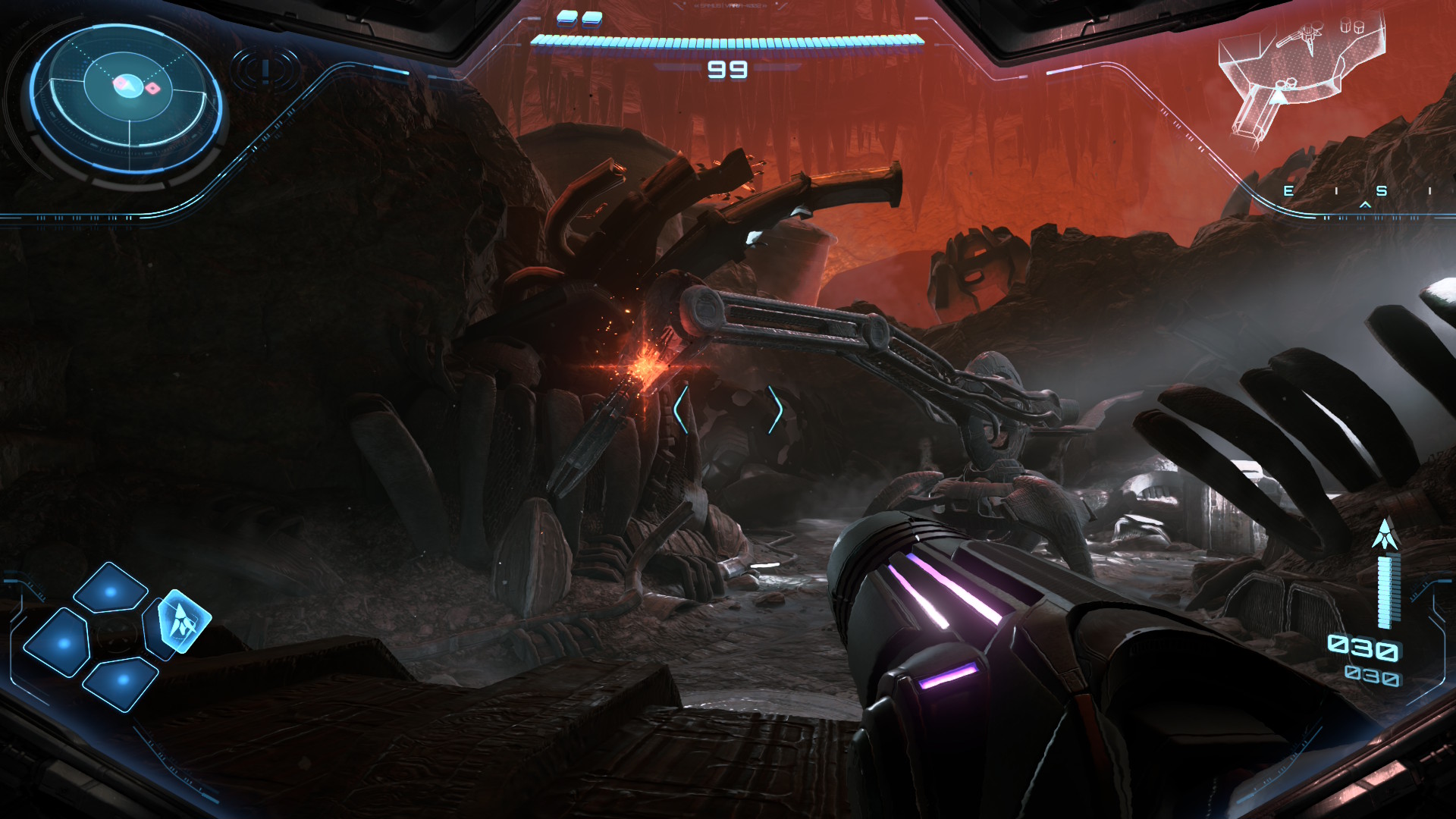Select the highlighted ability icon in the selector
This screenshot has height=819, width=1456.
[183, 622]
